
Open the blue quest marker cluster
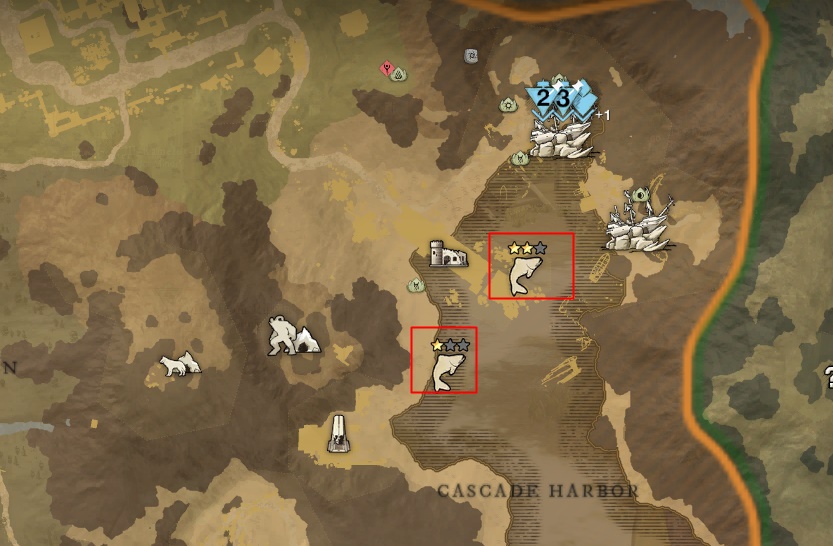tap(561, 100)
